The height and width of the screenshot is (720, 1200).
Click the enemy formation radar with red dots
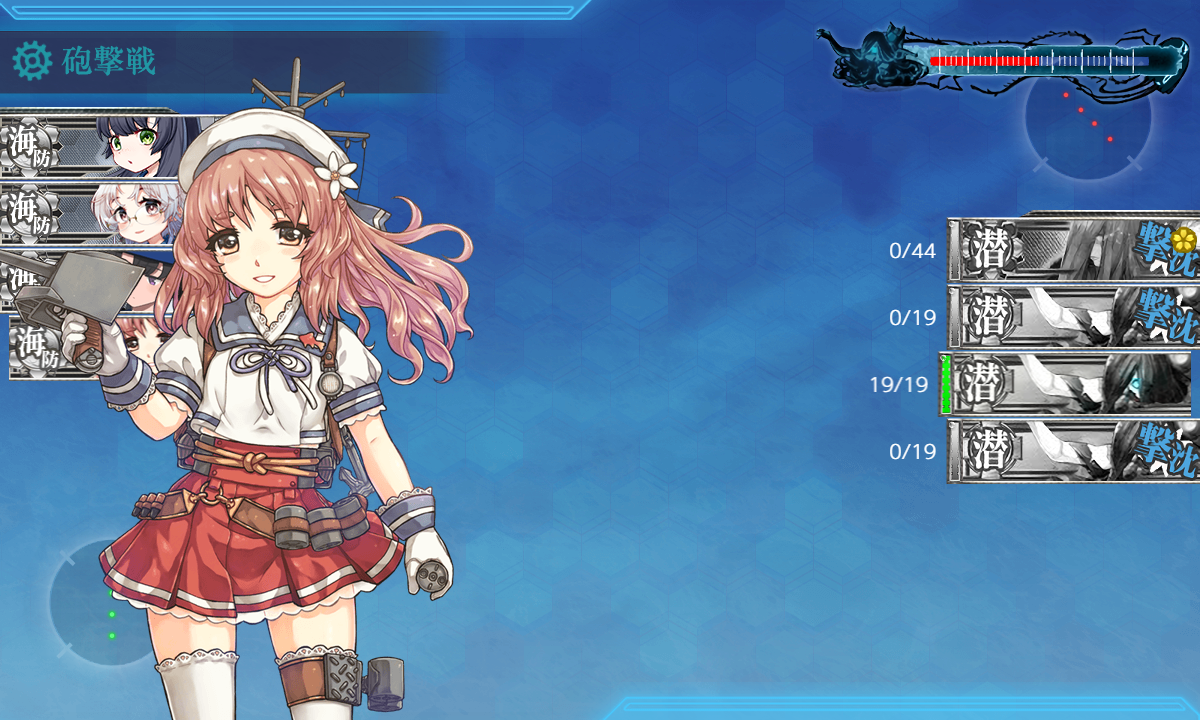[x=1087, y=118]
